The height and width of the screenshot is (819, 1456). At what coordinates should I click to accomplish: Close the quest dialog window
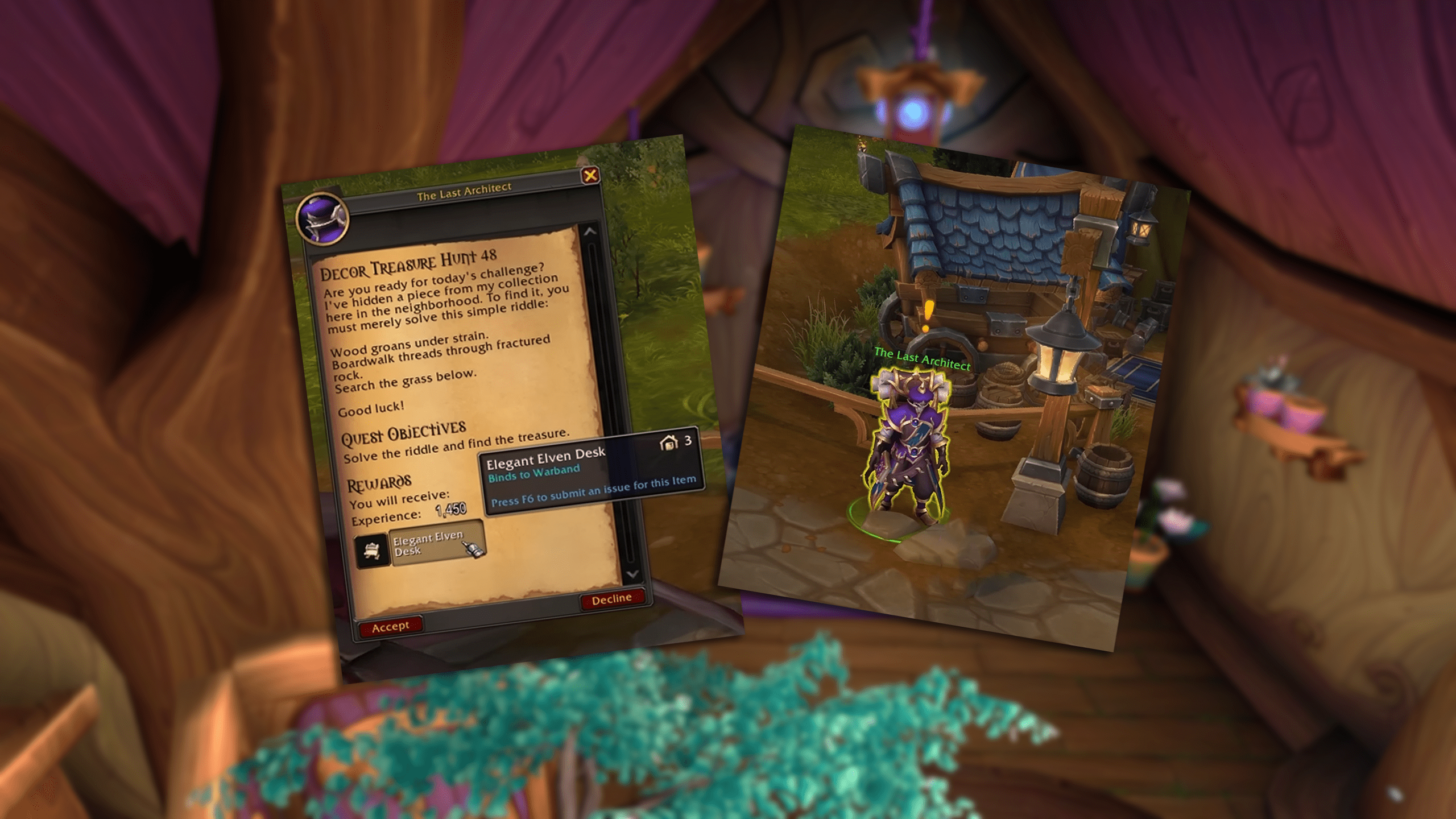[x=590, y=175]
